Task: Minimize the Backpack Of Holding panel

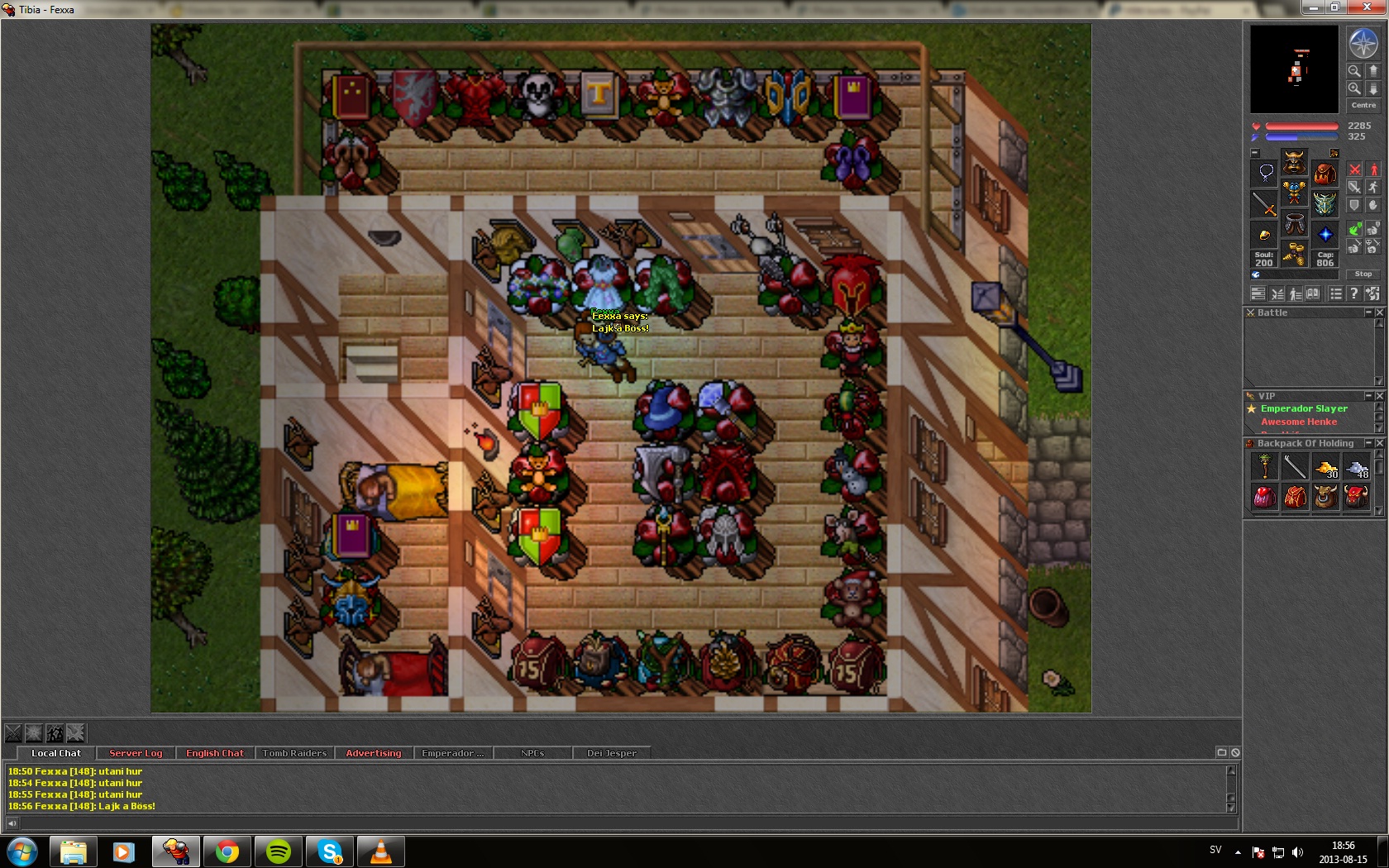Action: pyautogui.click(x=1368, y=443)
